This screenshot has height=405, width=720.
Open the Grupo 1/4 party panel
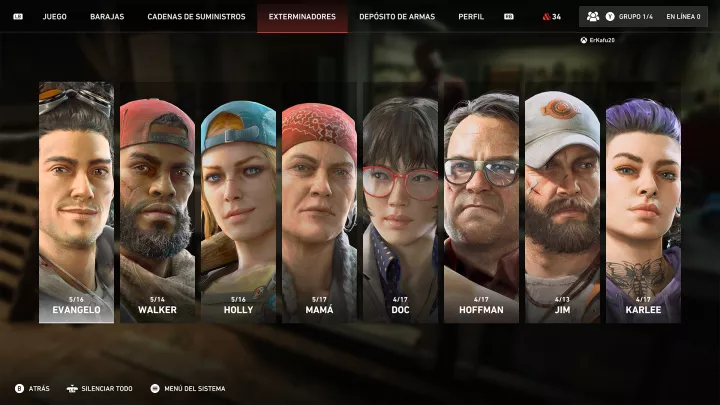coord(624,17)
